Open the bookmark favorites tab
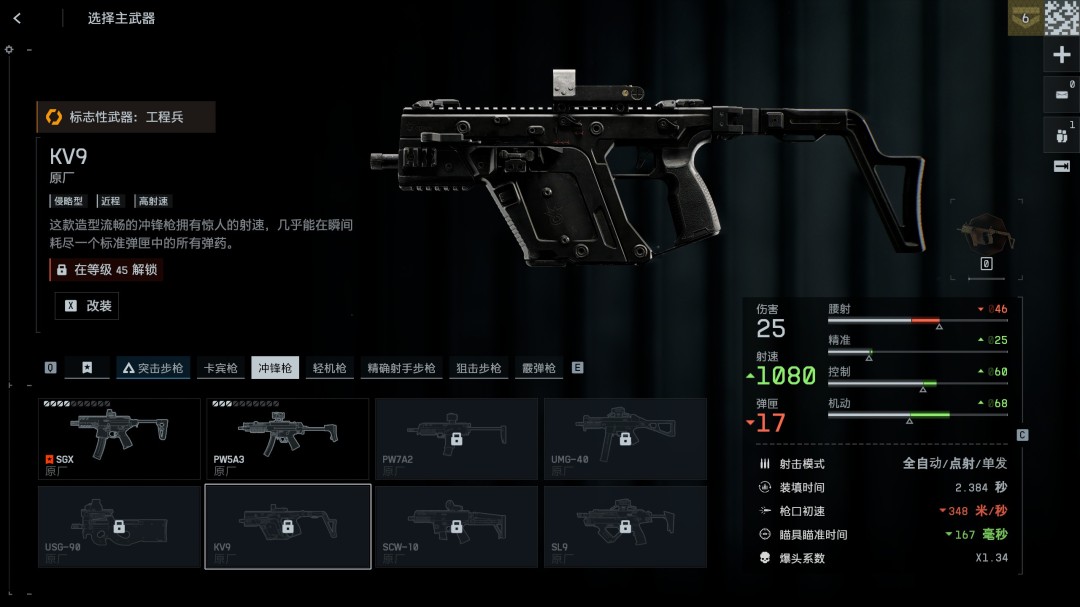This screenshot has width=1080, height=607. pos(87,368)
